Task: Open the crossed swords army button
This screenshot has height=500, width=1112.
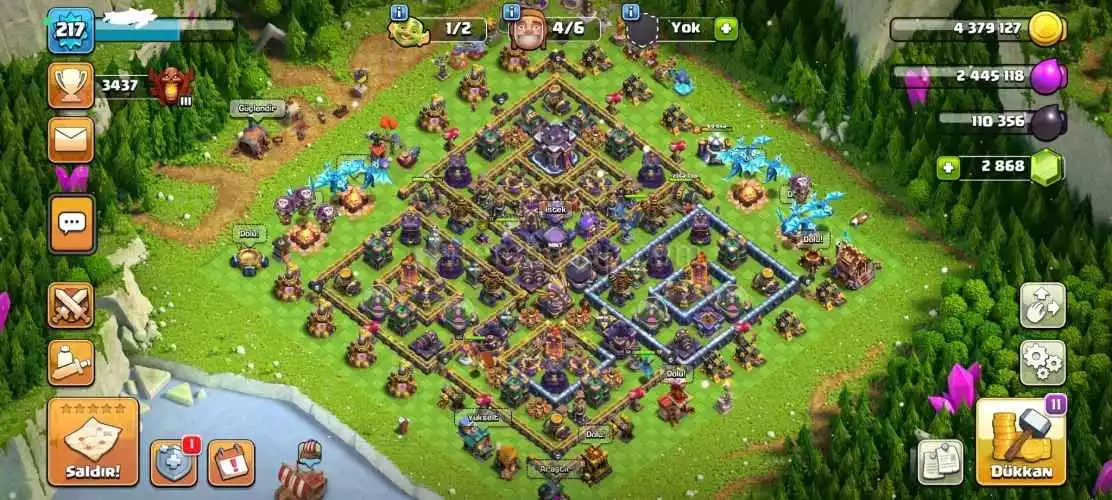Action: (71, 305)
